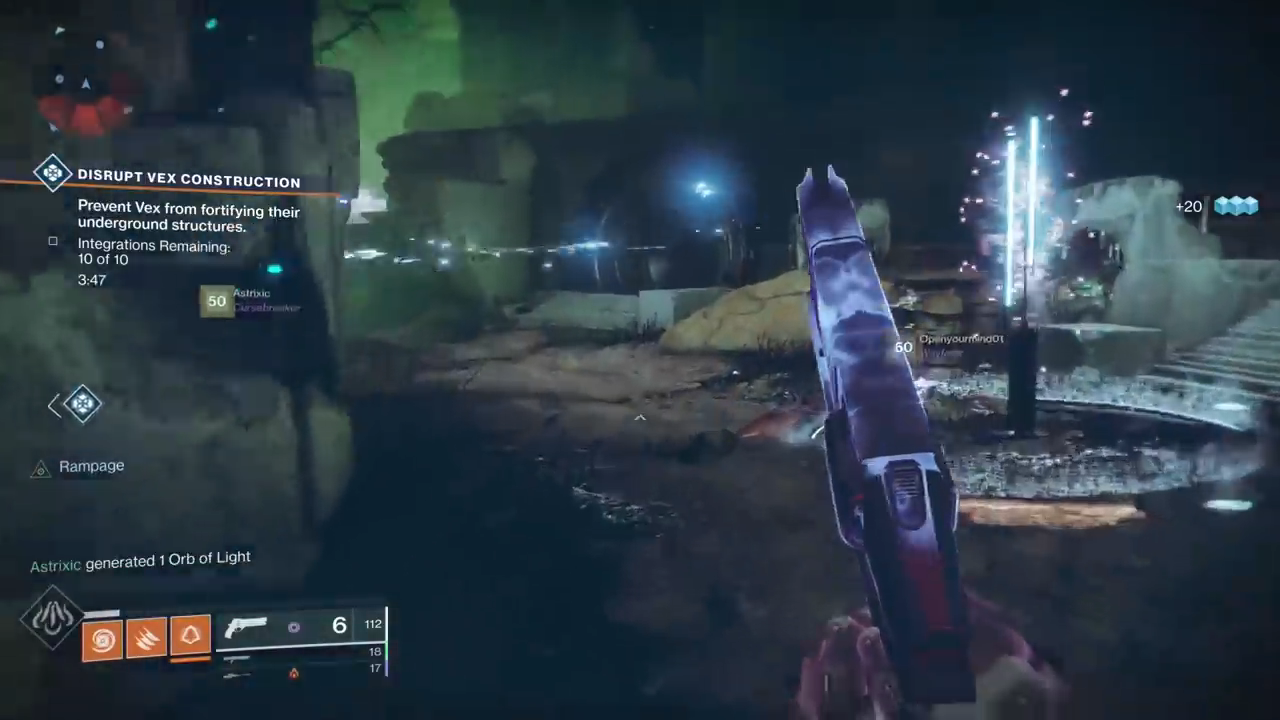Use the swirl grenade ability icon

[102, 637]
